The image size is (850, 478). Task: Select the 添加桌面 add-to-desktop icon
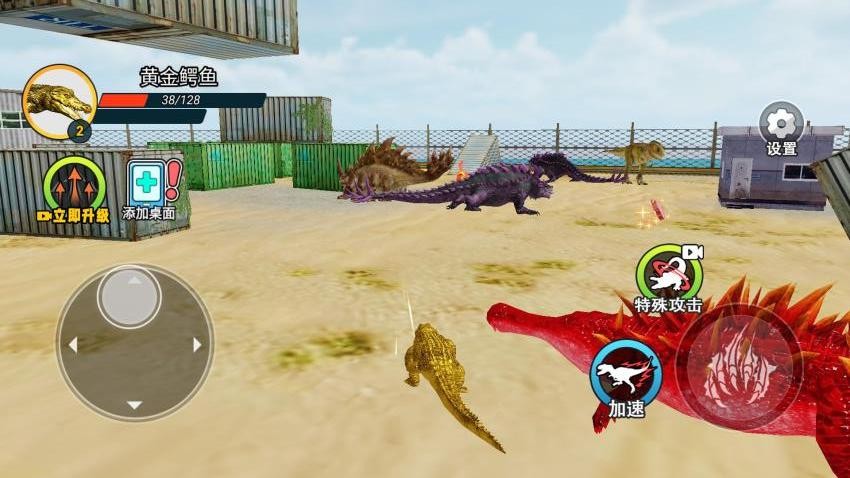[x=149, y=184]
